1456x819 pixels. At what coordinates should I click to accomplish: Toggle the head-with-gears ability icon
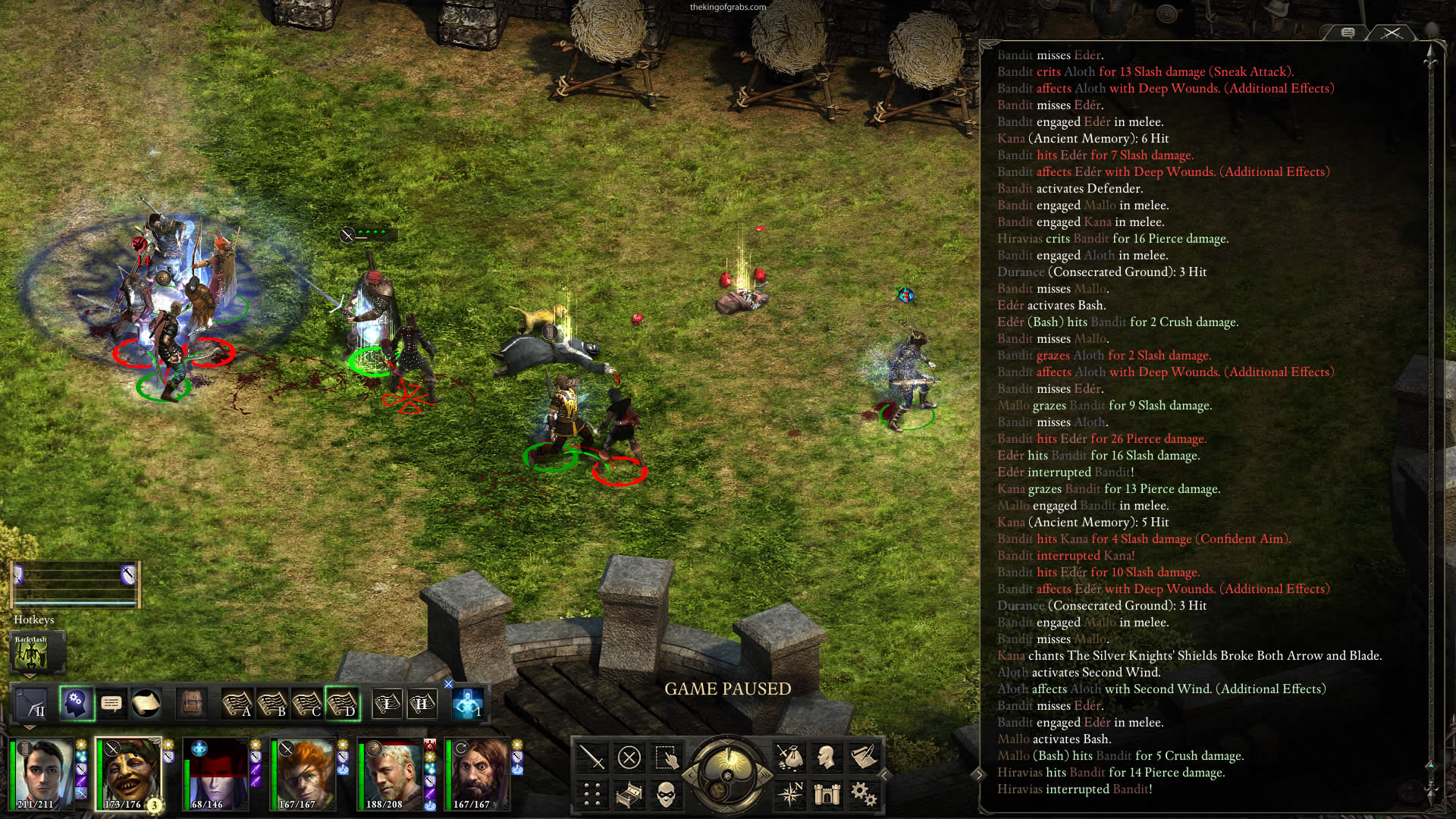77,704
